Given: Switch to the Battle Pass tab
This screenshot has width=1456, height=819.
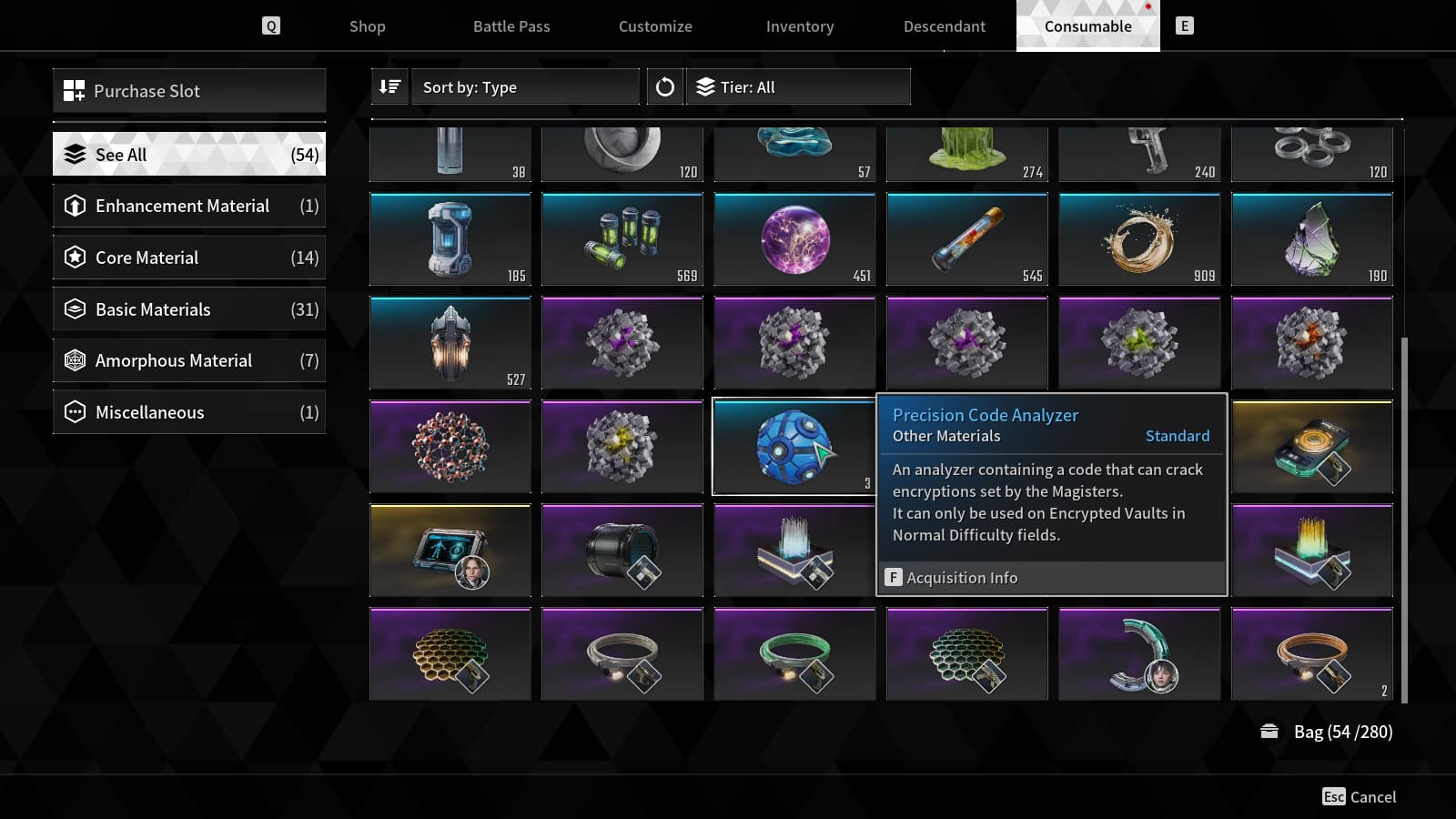Looking at the screenshot, I should [x=511, y=26].
